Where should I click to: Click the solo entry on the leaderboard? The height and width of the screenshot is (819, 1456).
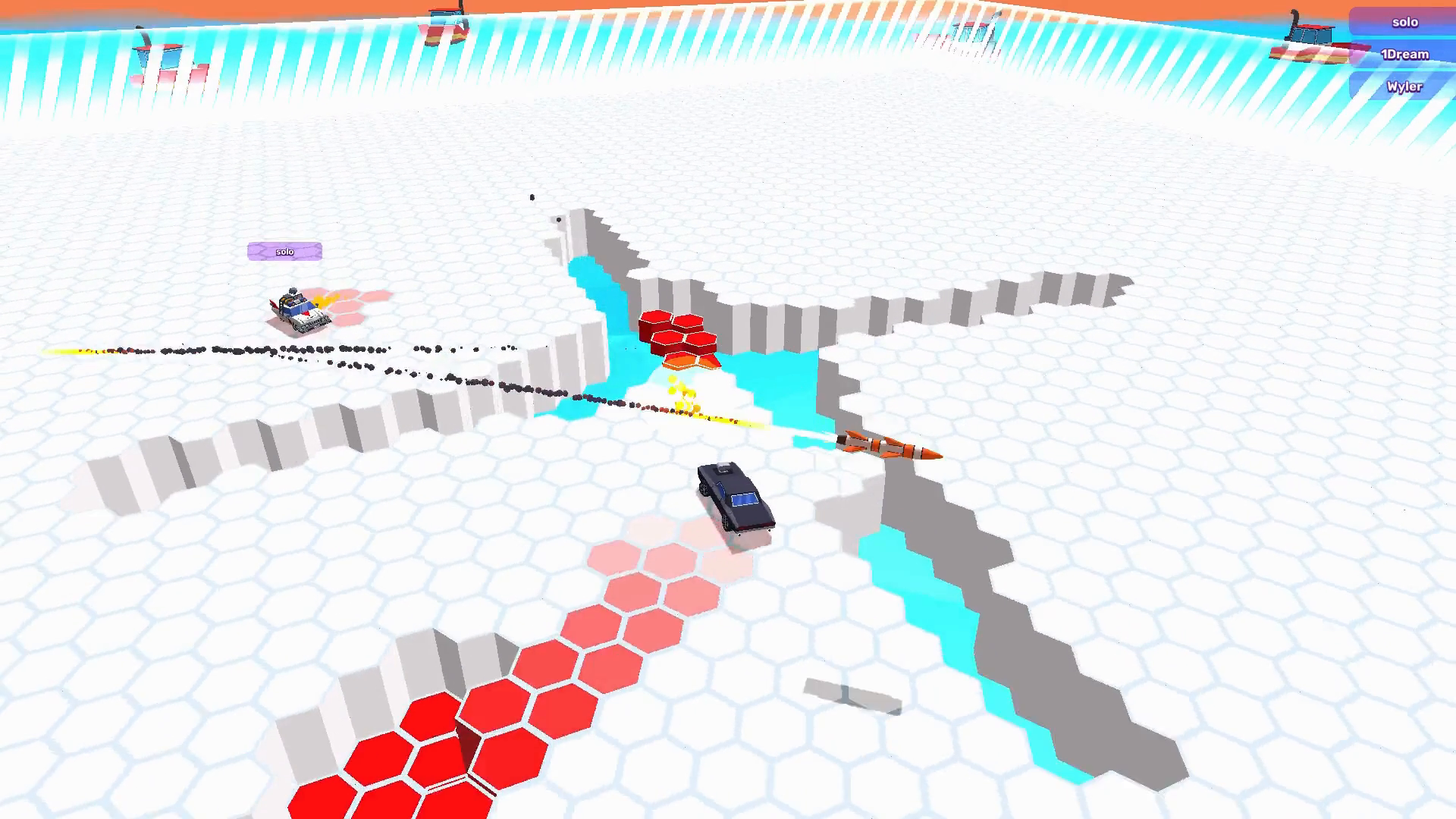pyautogui.click(x=1404, y=22)
